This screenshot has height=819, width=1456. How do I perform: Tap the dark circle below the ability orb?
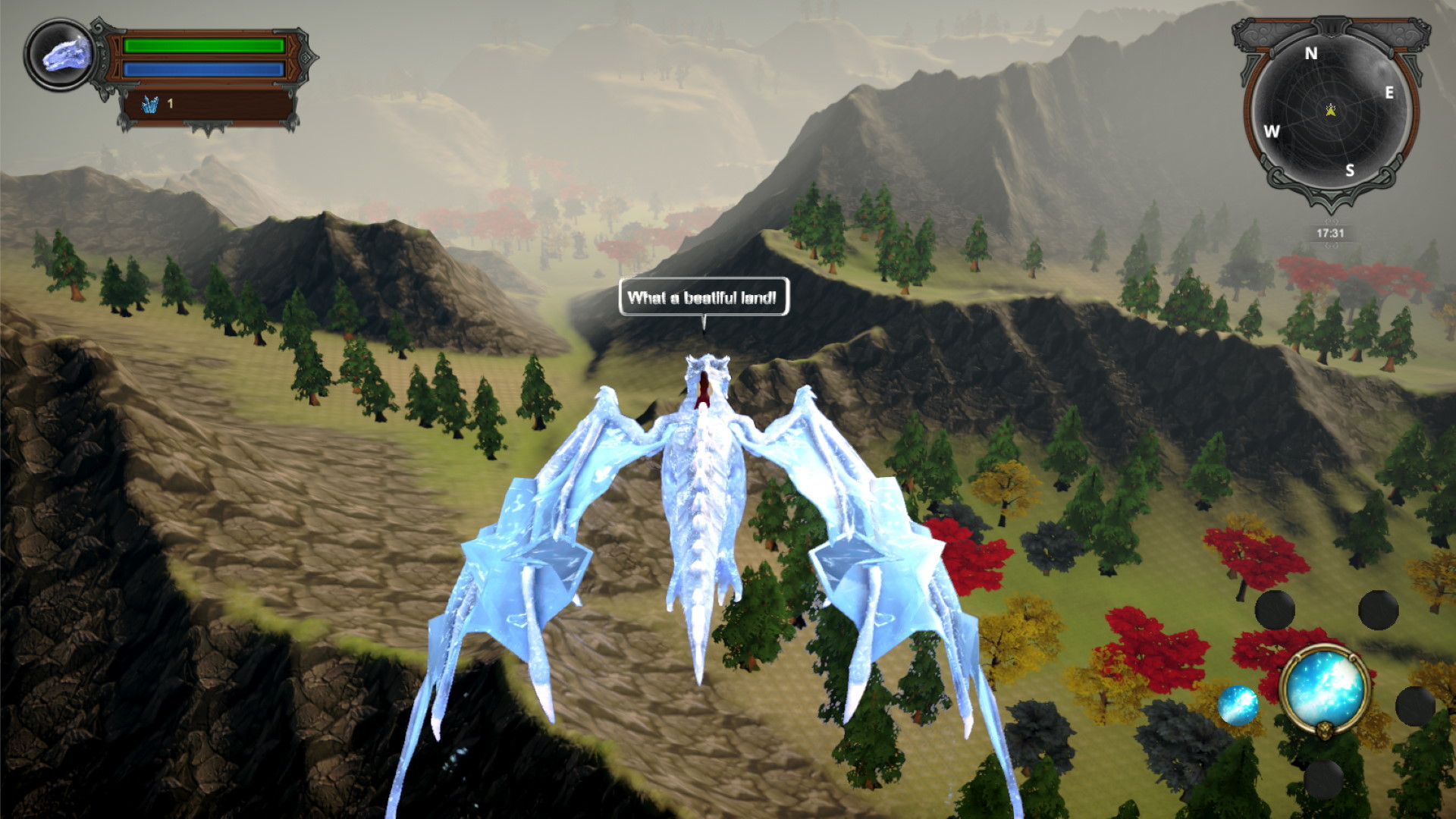point(1324,779)
